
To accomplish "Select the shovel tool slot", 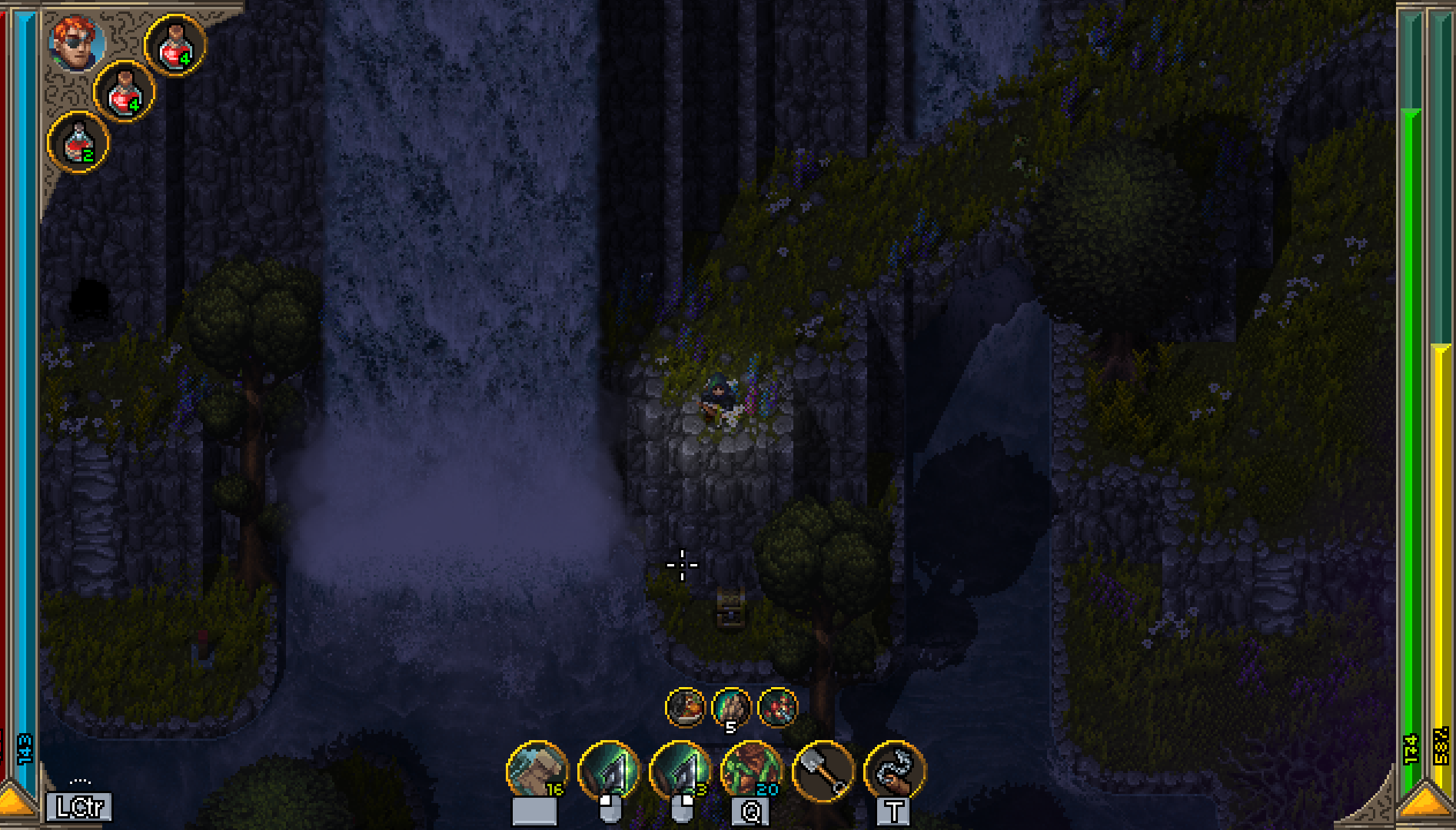I will tap(823, 771).
